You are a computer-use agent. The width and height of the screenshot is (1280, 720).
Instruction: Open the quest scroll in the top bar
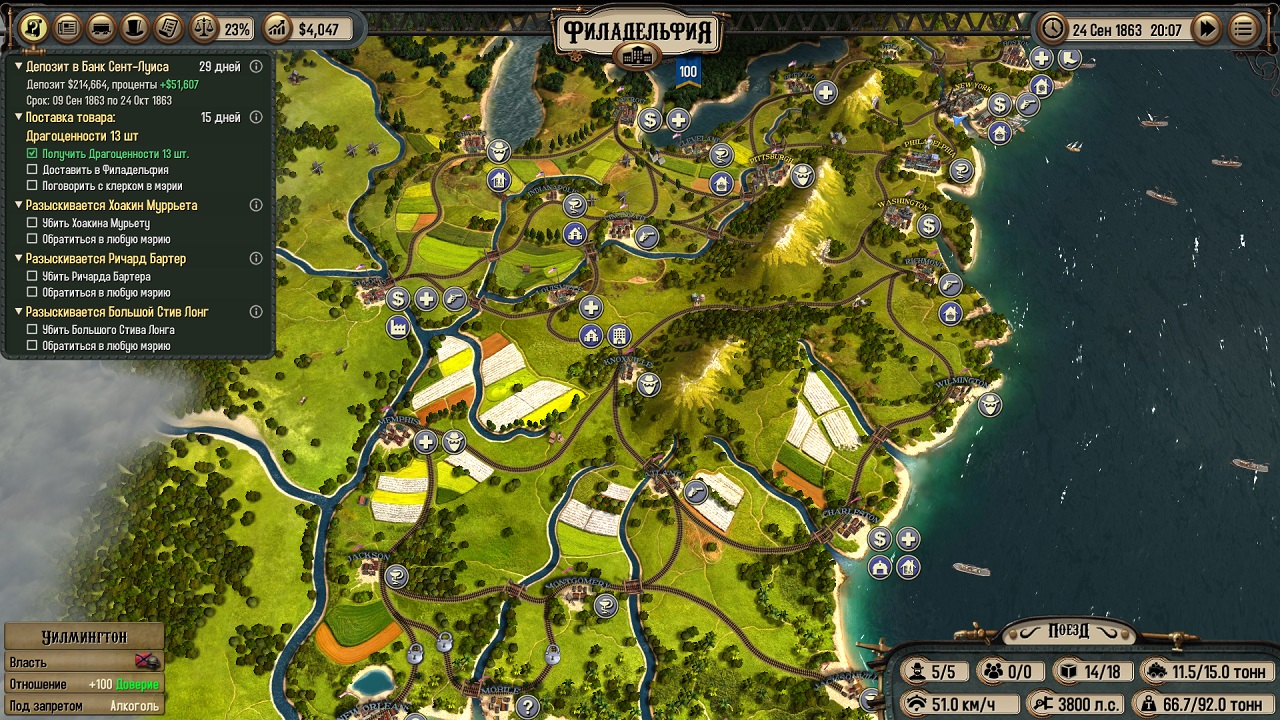click(34, 28)
